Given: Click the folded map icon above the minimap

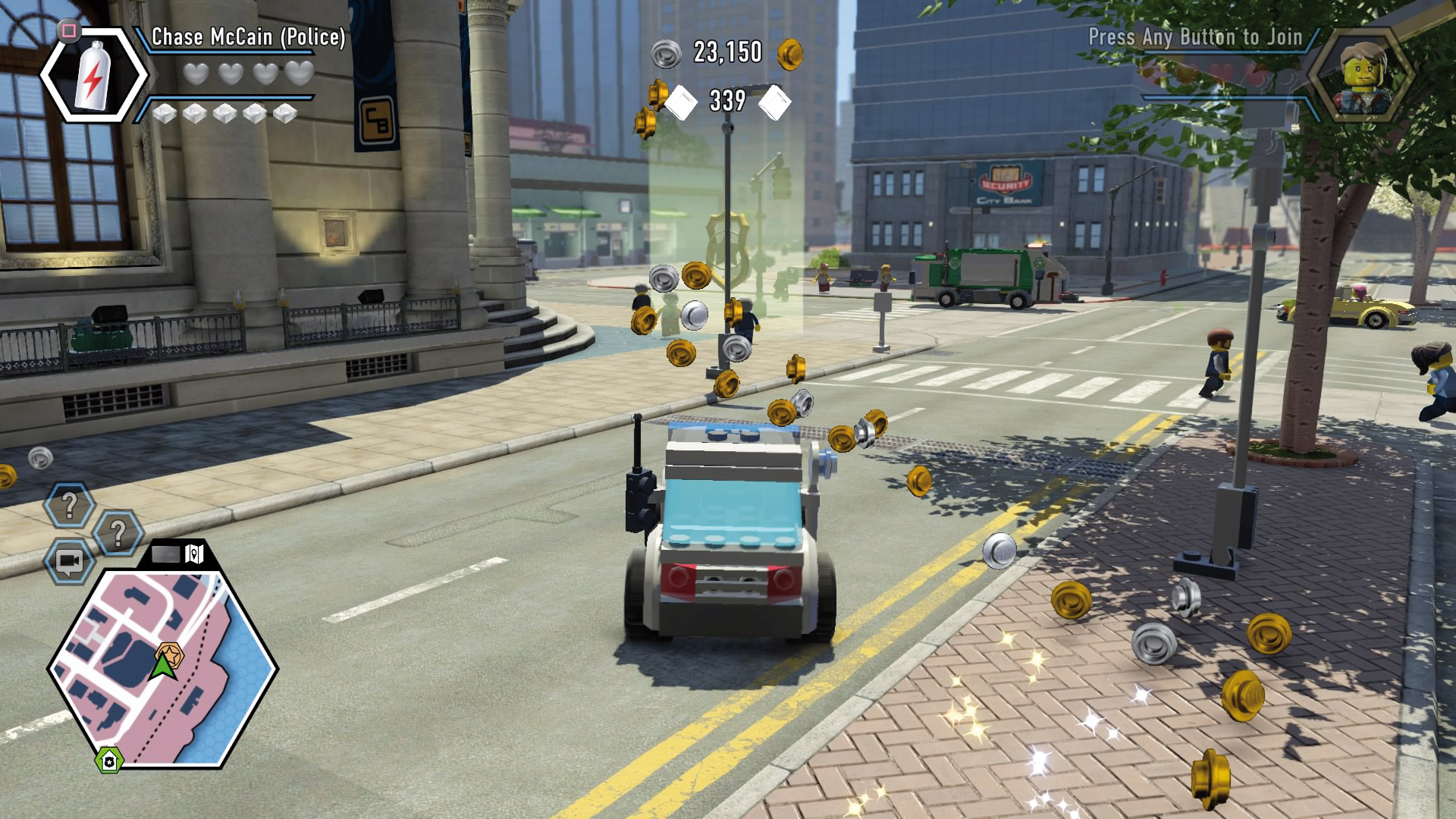Looking at the screenshot, I should click(x=195, y=554).
